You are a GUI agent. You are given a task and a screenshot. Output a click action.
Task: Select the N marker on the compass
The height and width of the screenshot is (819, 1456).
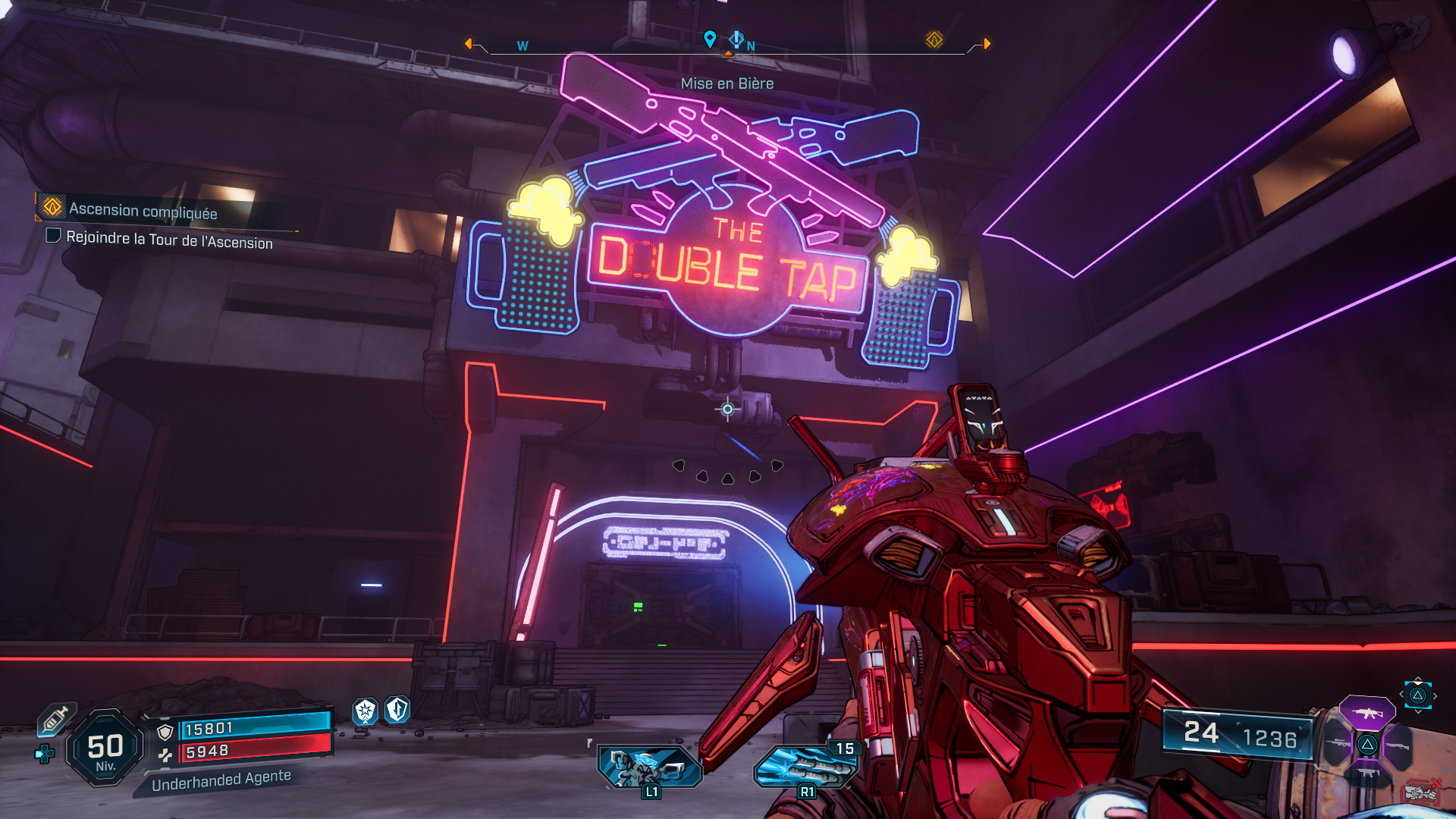click(x=751, y=45)
